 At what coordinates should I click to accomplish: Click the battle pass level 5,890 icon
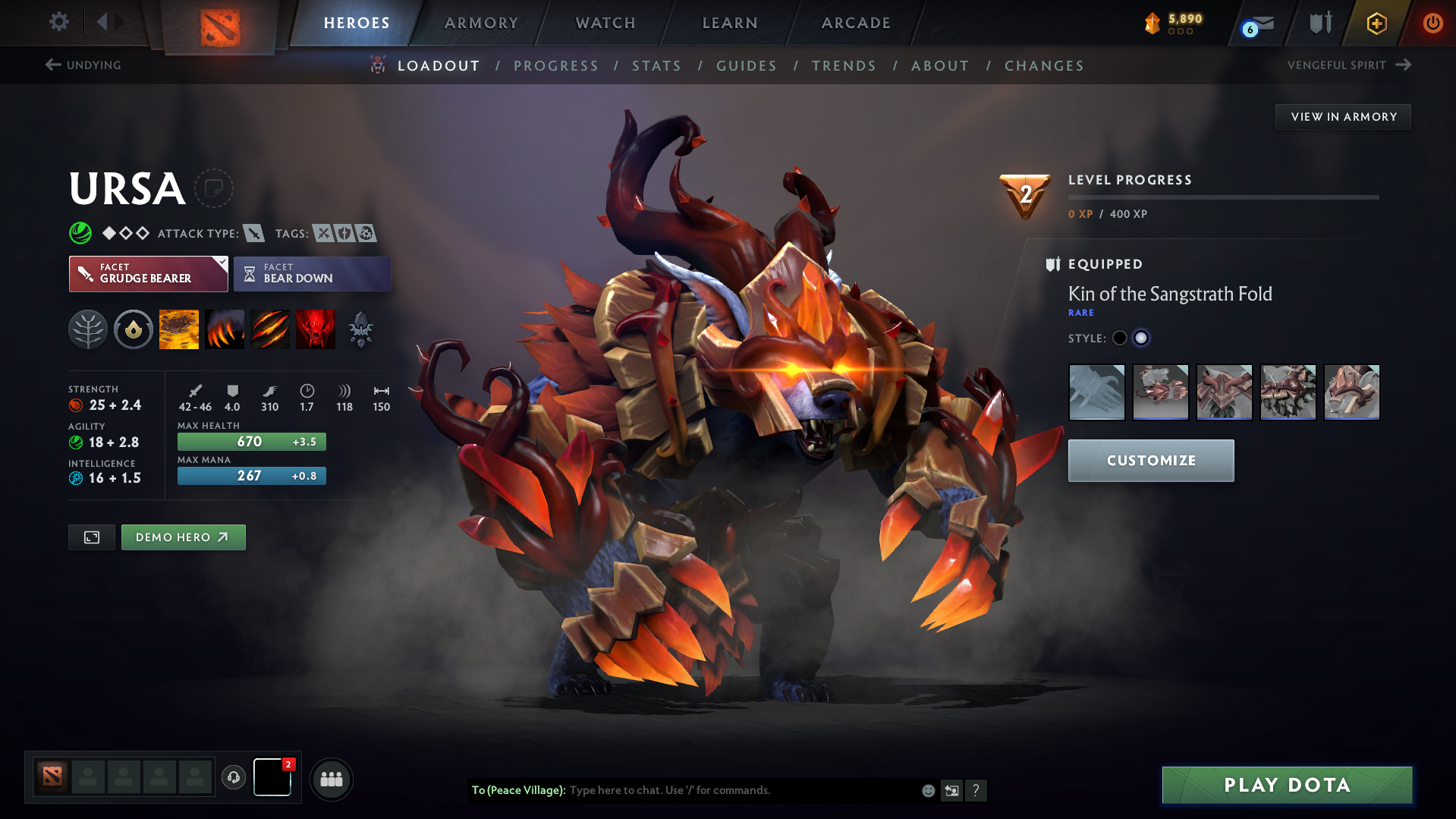pos(1154,23)
